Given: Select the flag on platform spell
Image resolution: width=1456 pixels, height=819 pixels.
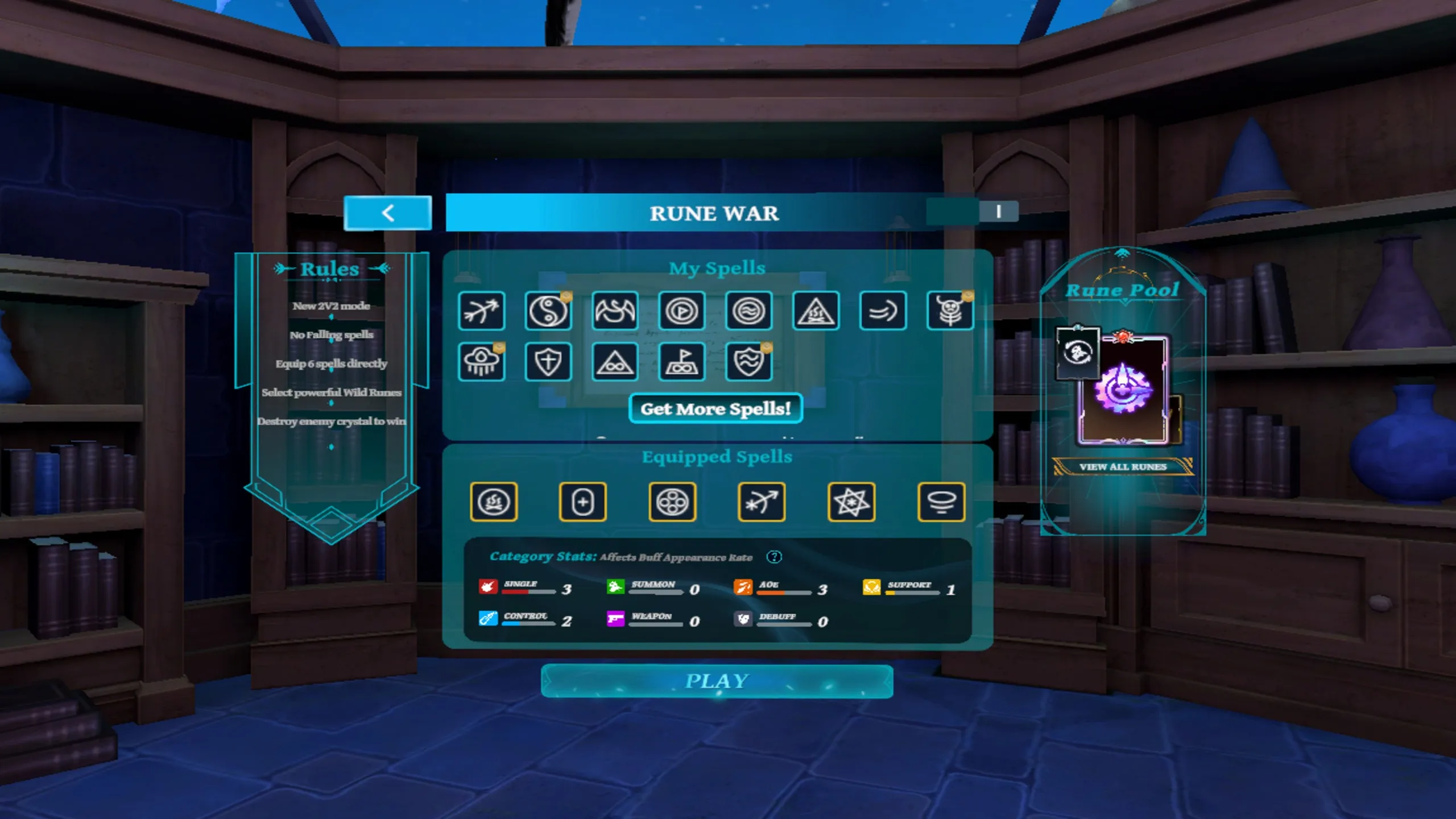Looking at the screenshot, I should point(682,362).
